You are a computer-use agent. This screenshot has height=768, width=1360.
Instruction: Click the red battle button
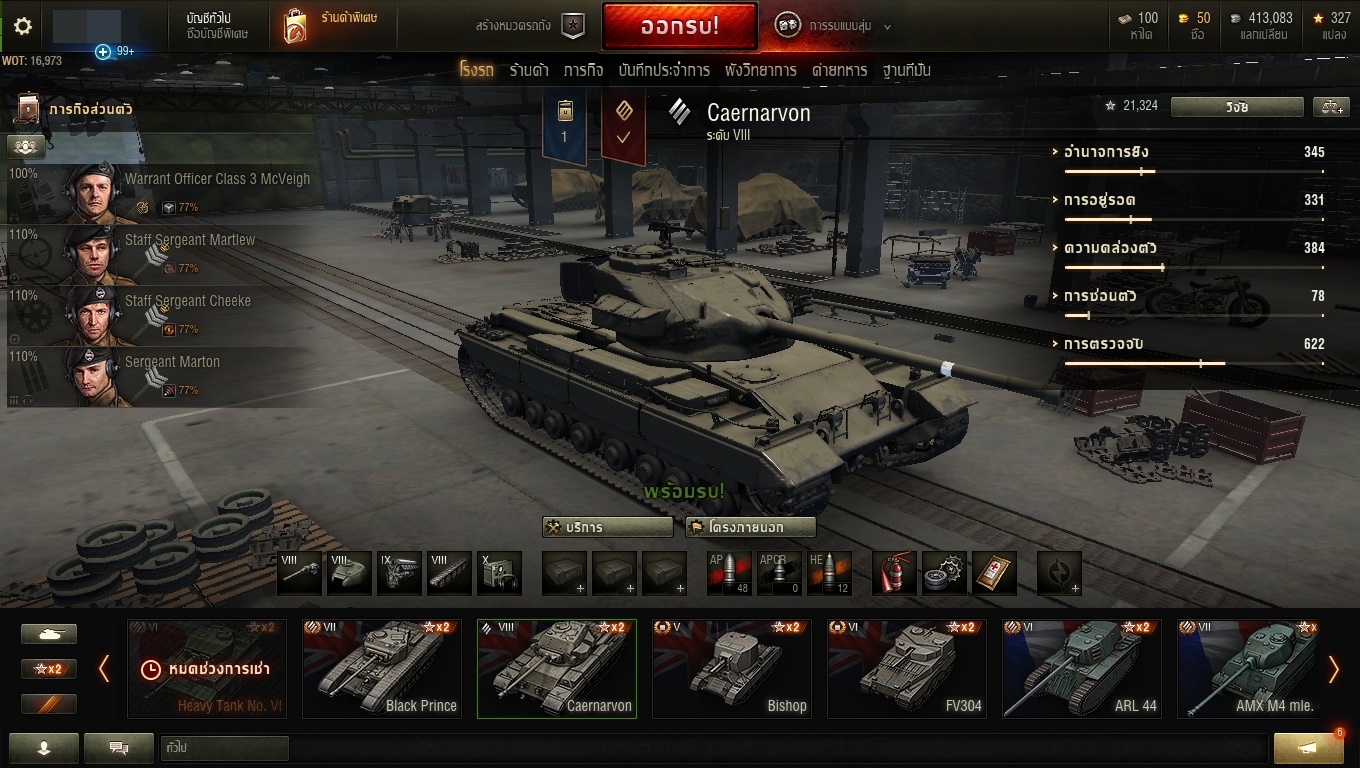[x=679, y=27]
